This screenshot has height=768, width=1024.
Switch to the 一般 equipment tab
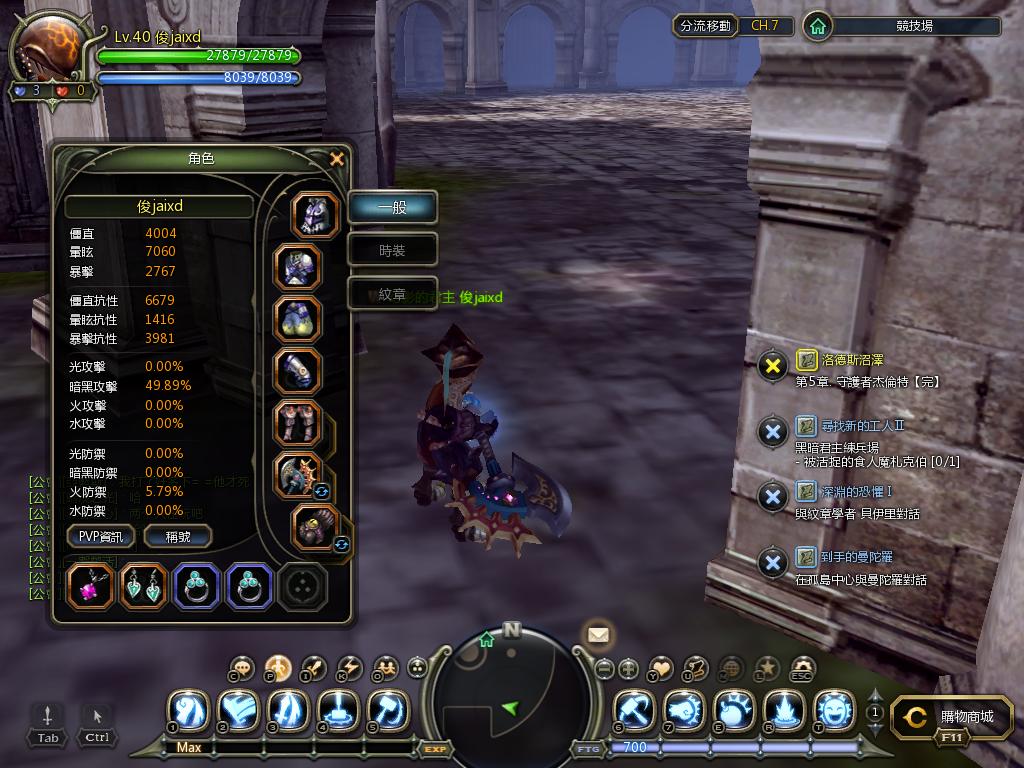point(392,207)
